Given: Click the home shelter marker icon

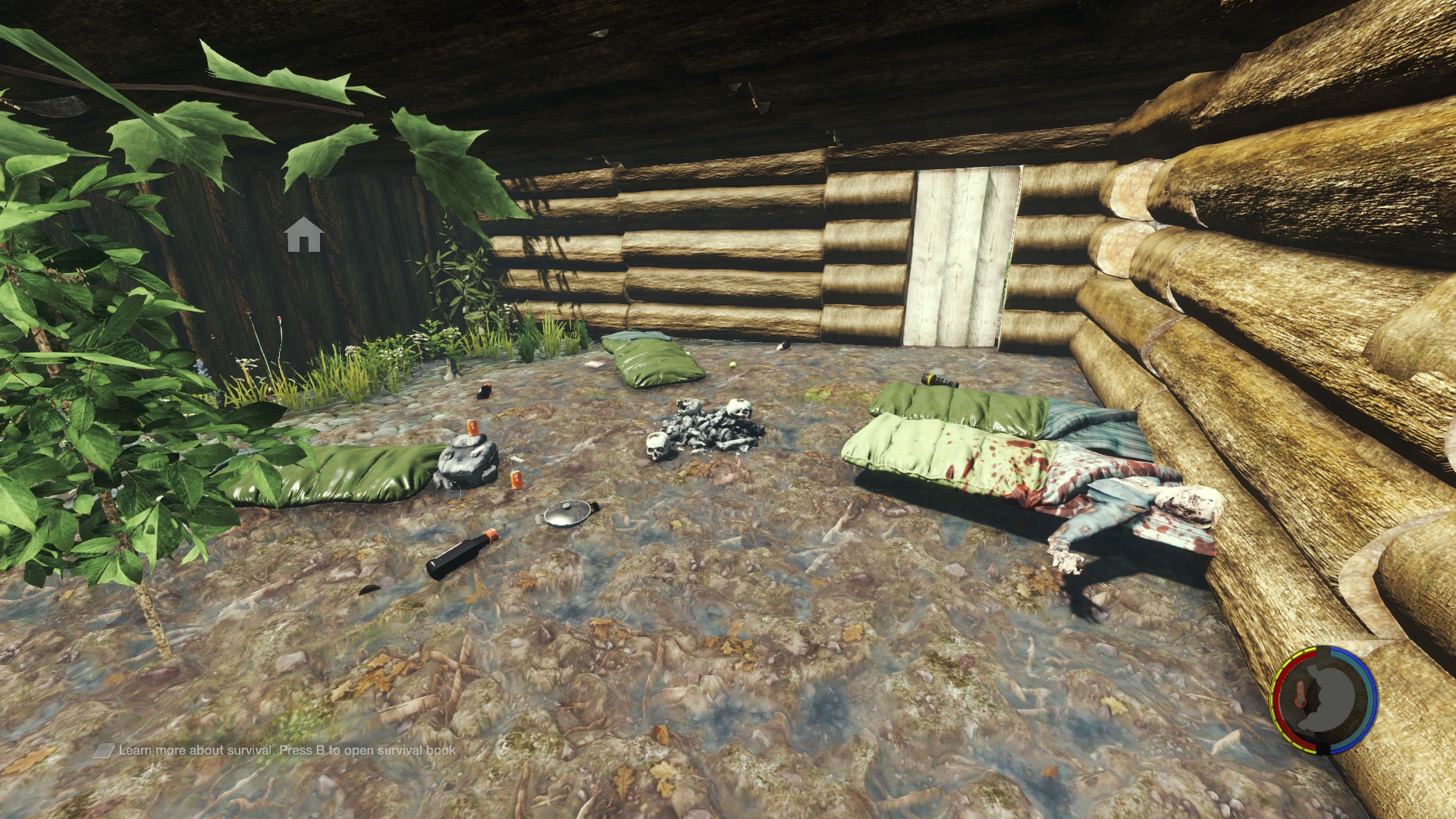Looking at the screenshot, I should (x=304, y=234).
